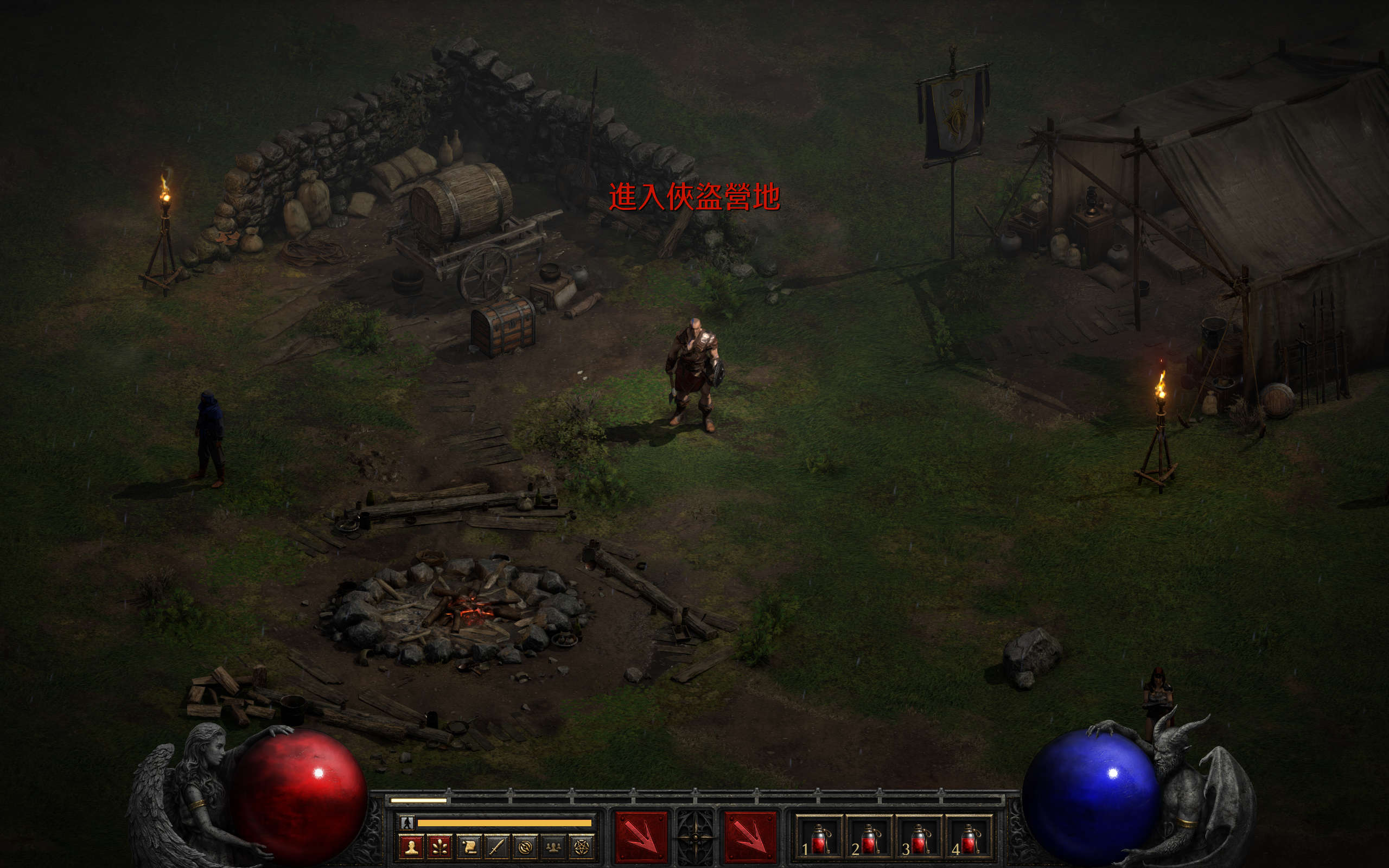Use the healing potion in belt slot 1
This screenshot has height=868, width=1389.
[x=820, y=838]
